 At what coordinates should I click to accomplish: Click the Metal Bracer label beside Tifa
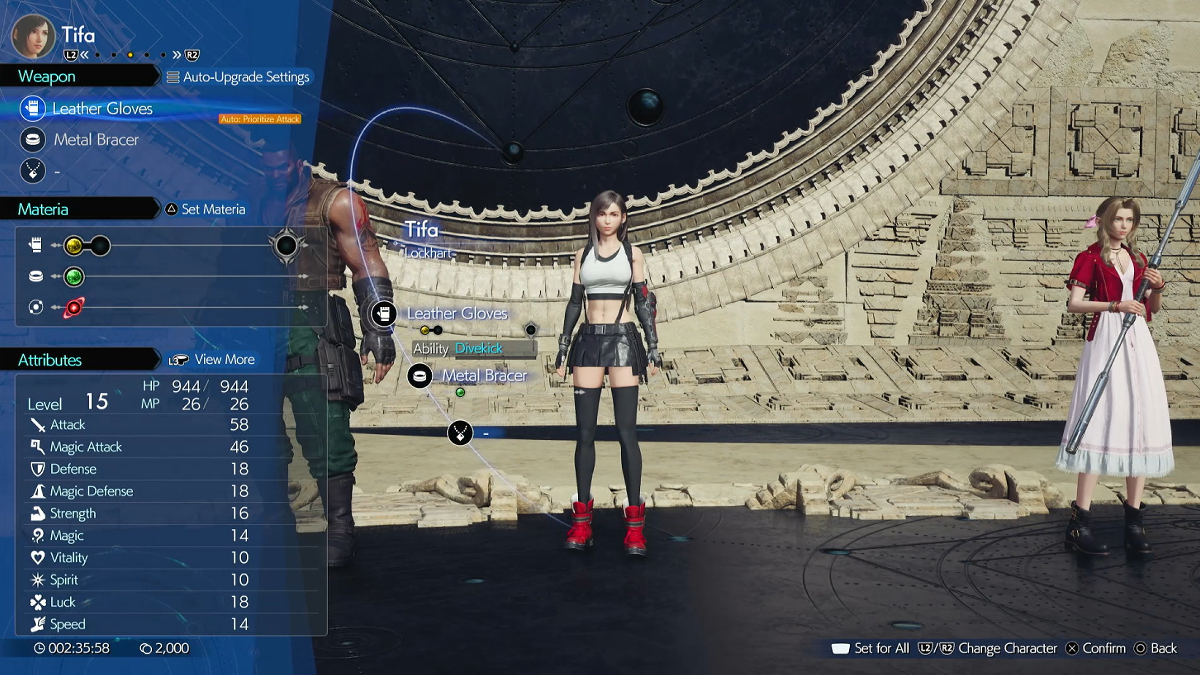point(484,376)
